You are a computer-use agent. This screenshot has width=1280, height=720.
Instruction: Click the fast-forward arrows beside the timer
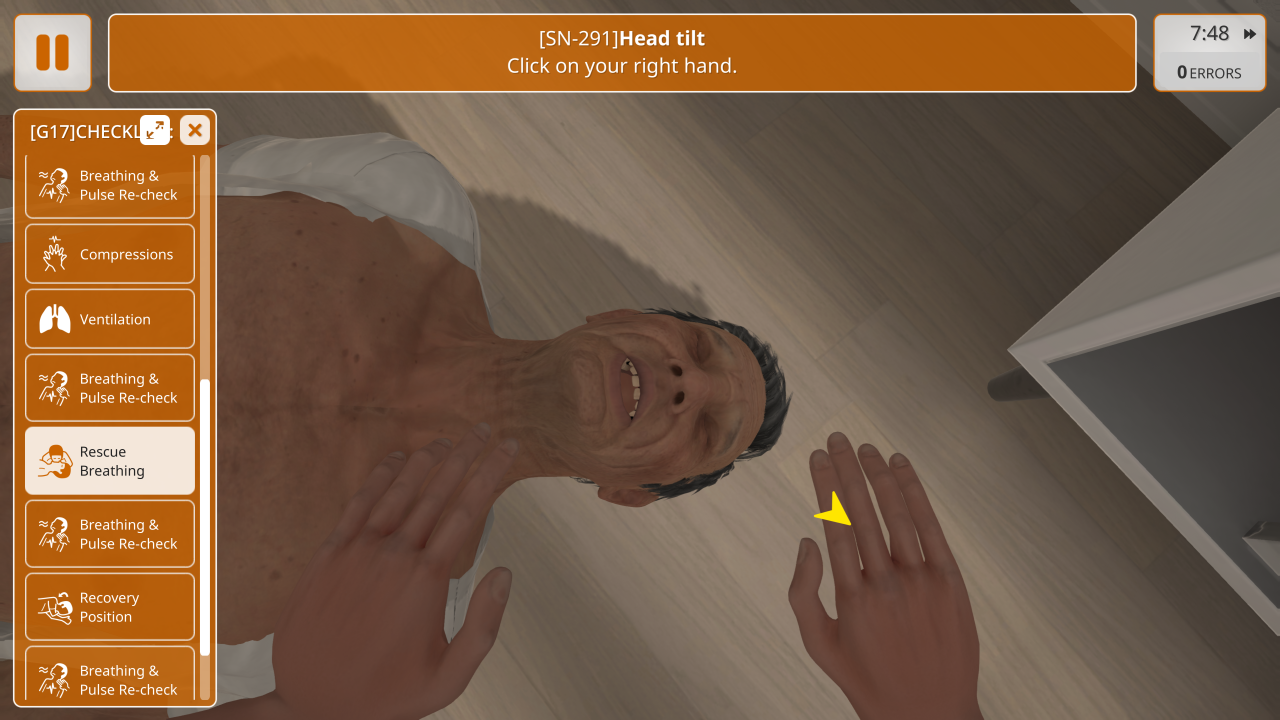coord(1250,34)
